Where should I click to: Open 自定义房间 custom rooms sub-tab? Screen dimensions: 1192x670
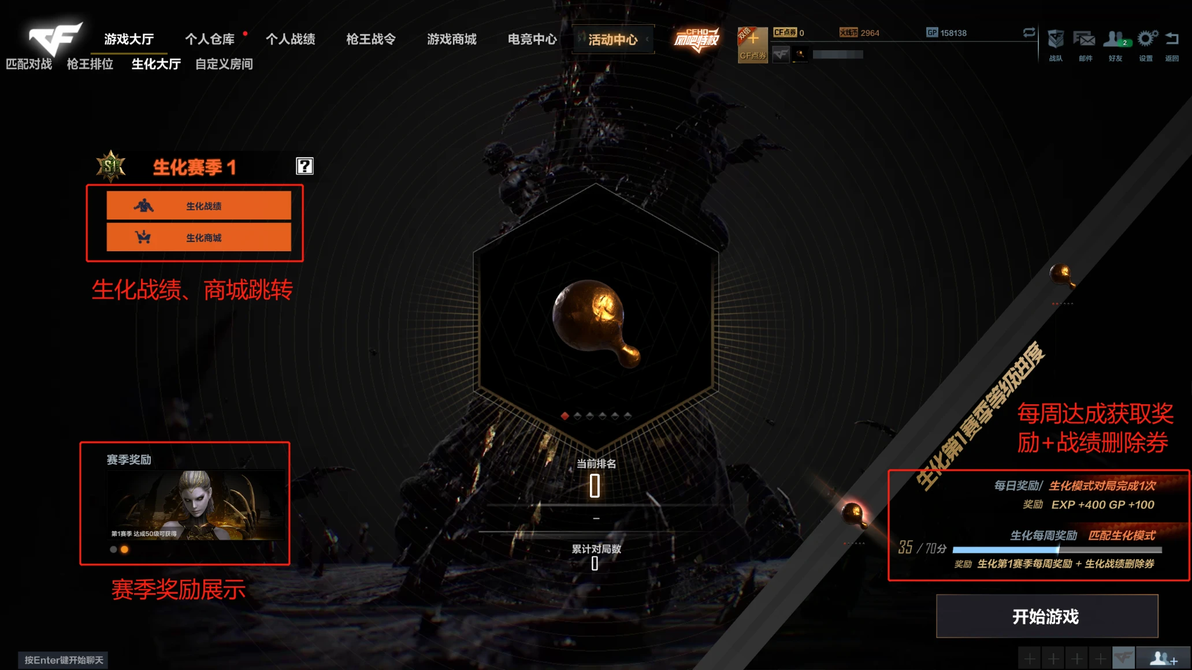tap(224, 64)
